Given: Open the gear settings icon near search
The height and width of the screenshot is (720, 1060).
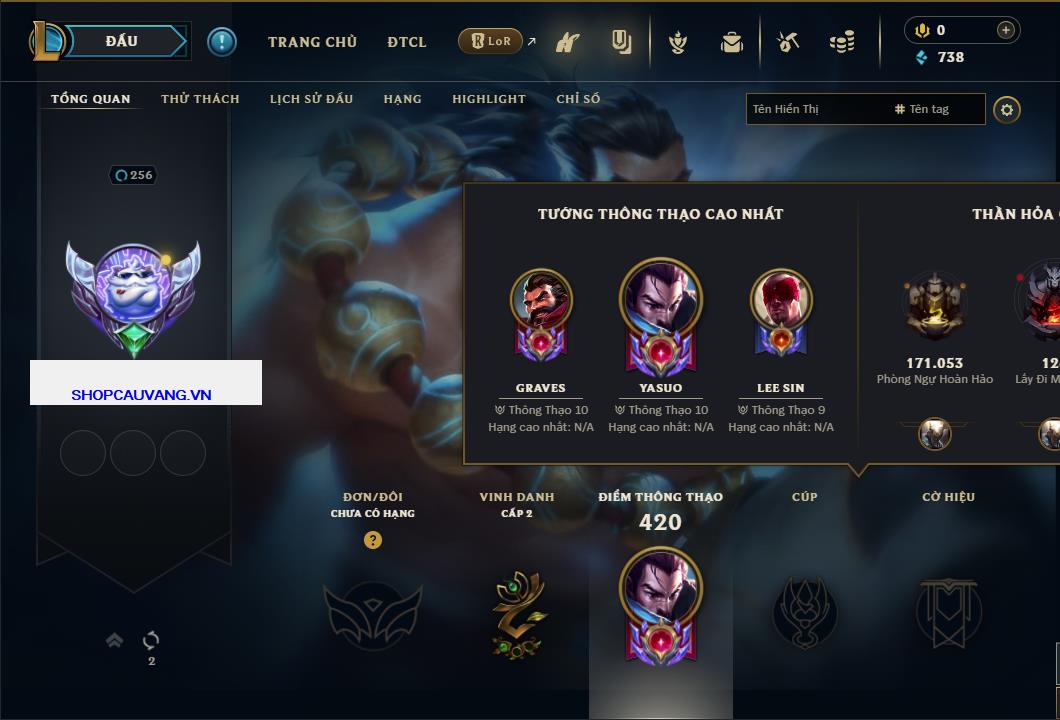Looking at the screenshot, I should click(1007, 109).
